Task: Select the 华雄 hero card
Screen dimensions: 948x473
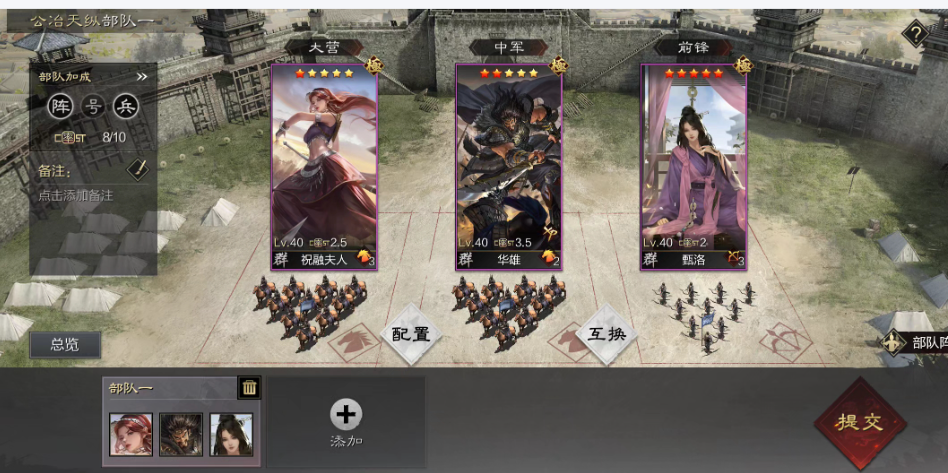Action: (508, 167)
